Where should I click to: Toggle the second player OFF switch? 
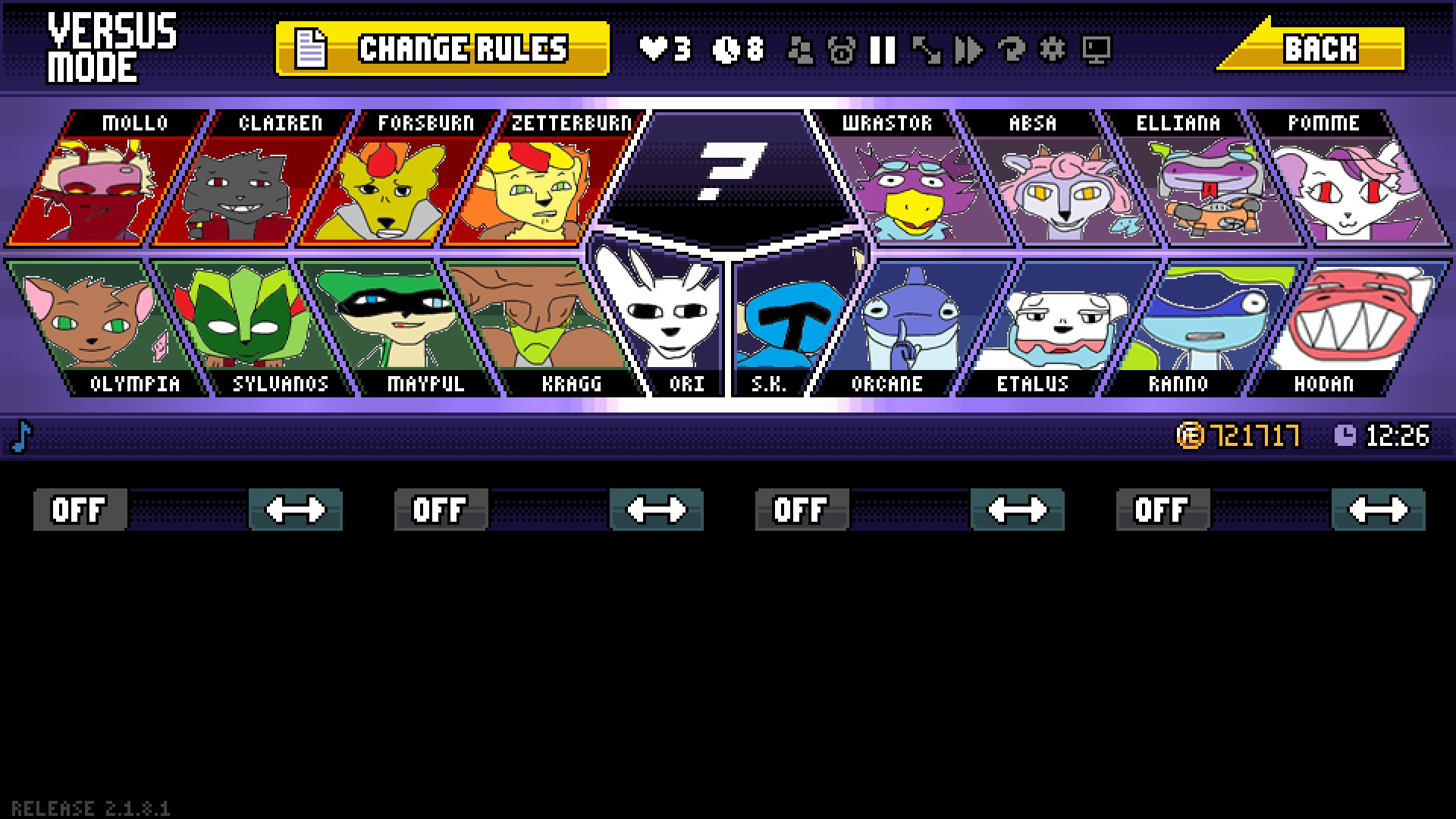click(x=440, y=510)
